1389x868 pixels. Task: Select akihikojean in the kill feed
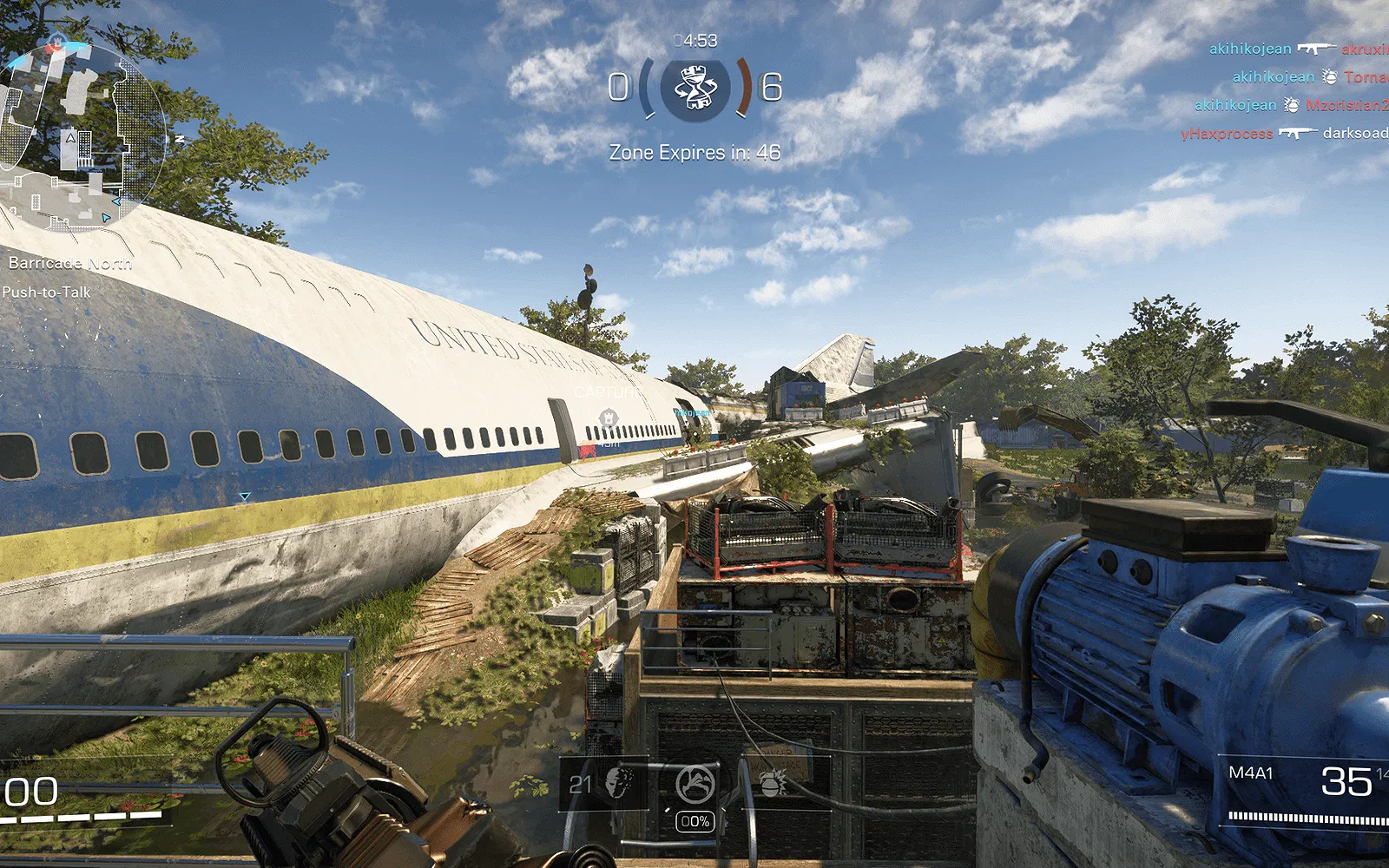1252,49
